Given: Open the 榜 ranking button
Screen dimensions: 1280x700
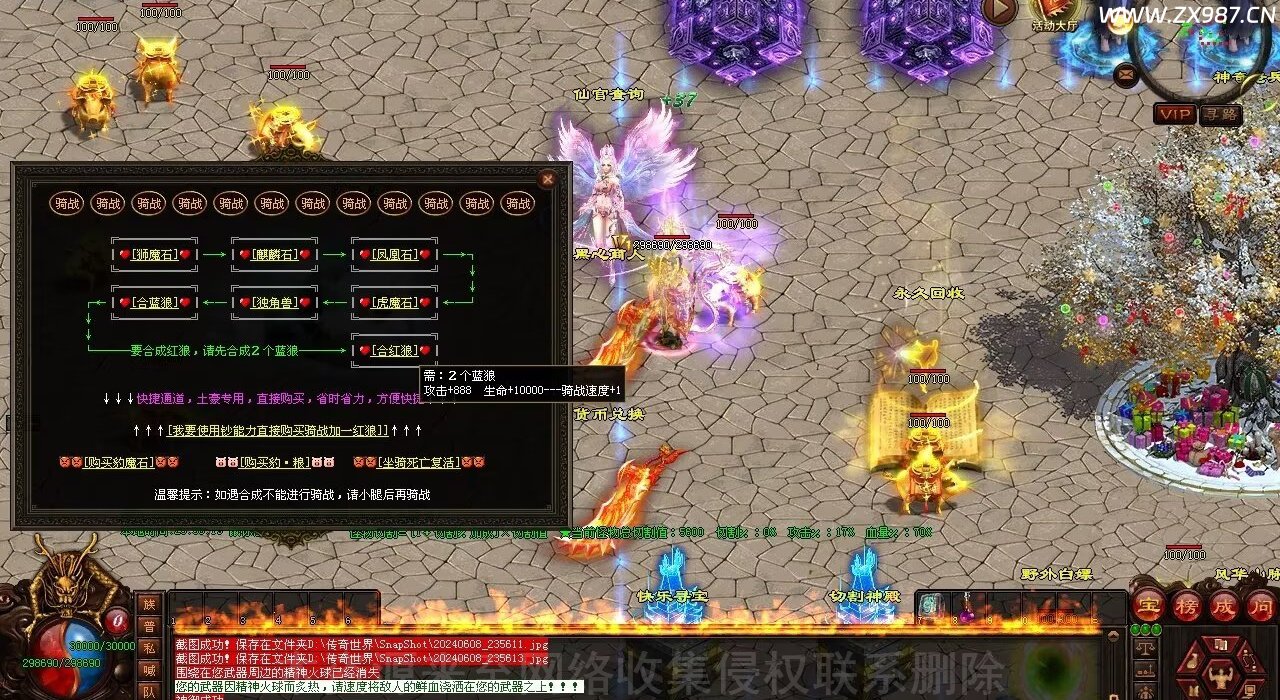Looking at the screenshot, I should coord(1188,605).
